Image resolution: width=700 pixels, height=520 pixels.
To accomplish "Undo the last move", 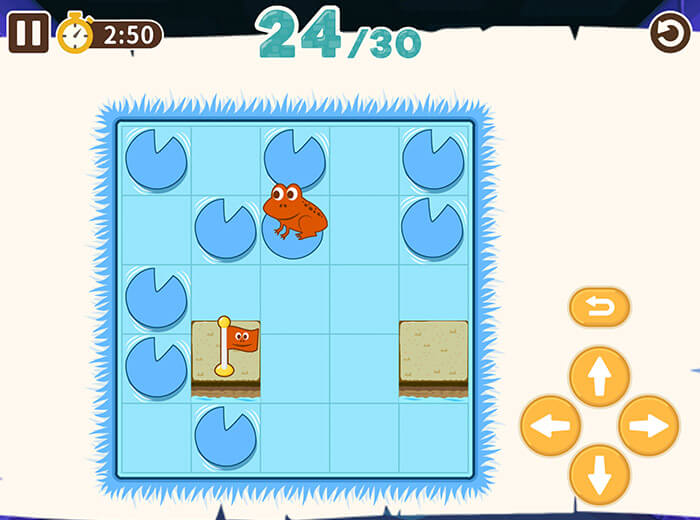I will 600,307.
